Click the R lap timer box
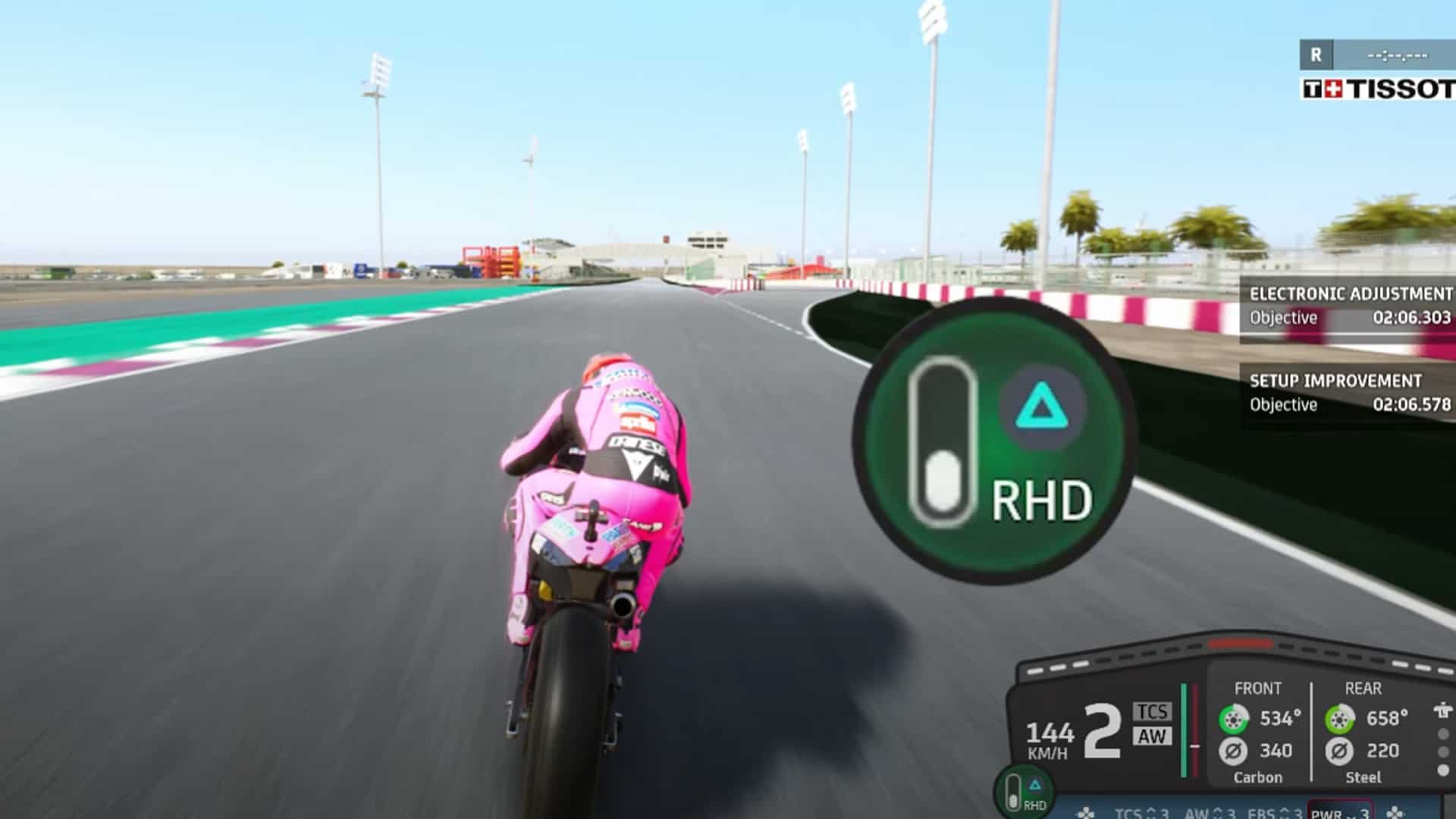1456x819 pixels. click(x=1317, y=54)
